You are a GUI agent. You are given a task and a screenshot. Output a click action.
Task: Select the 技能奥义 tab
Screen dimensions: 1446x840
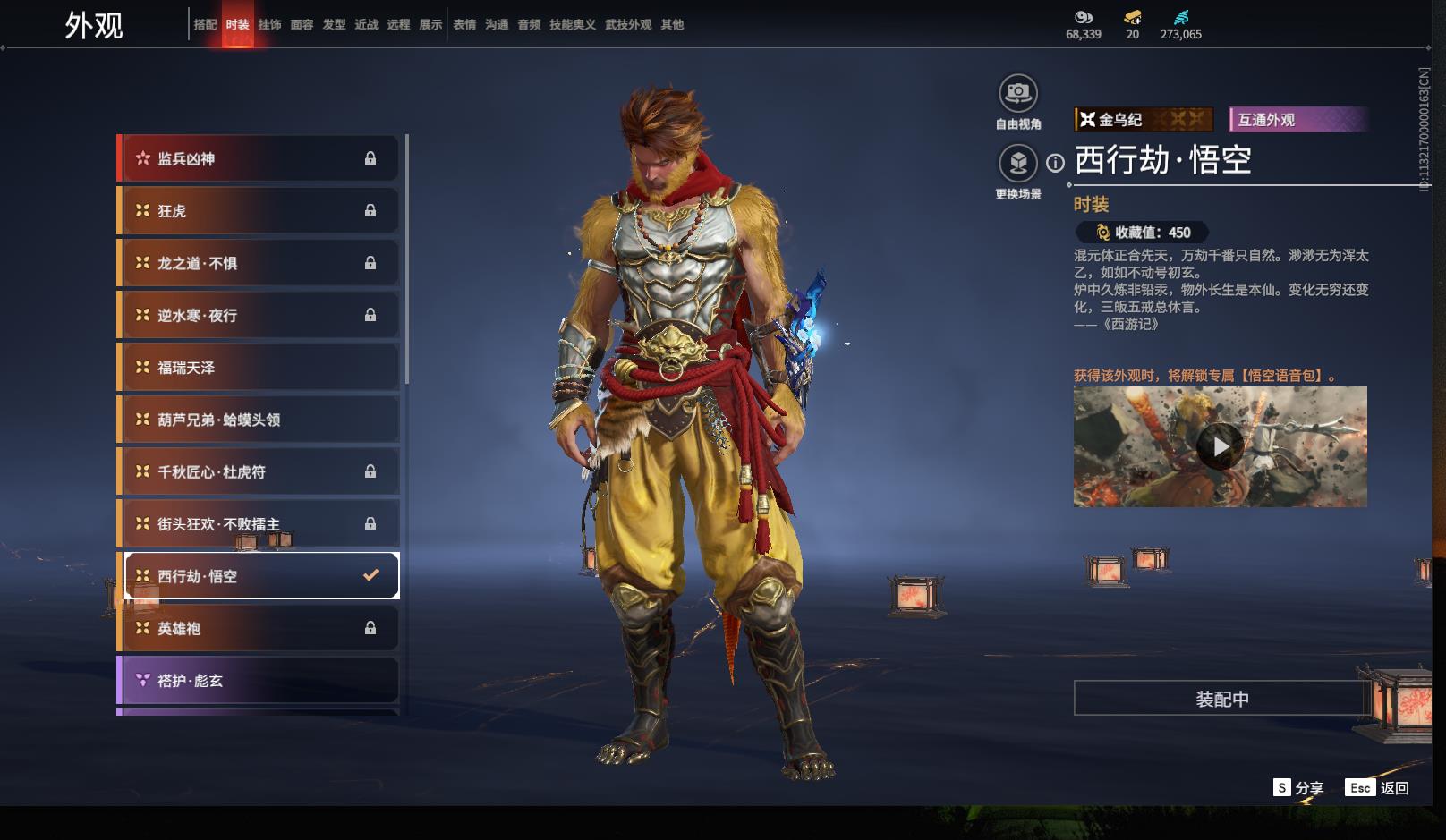click(x=572, y=25)
